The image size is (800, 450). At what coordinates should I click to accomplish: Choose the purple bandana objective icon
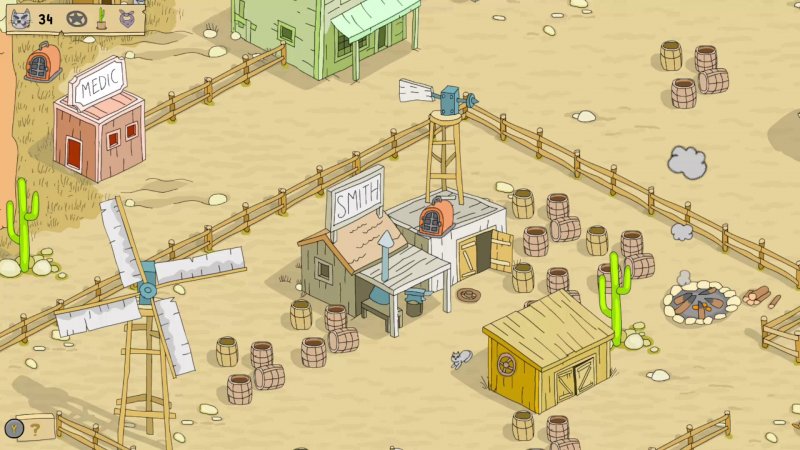pyautogui.click(x=126, y=18)
